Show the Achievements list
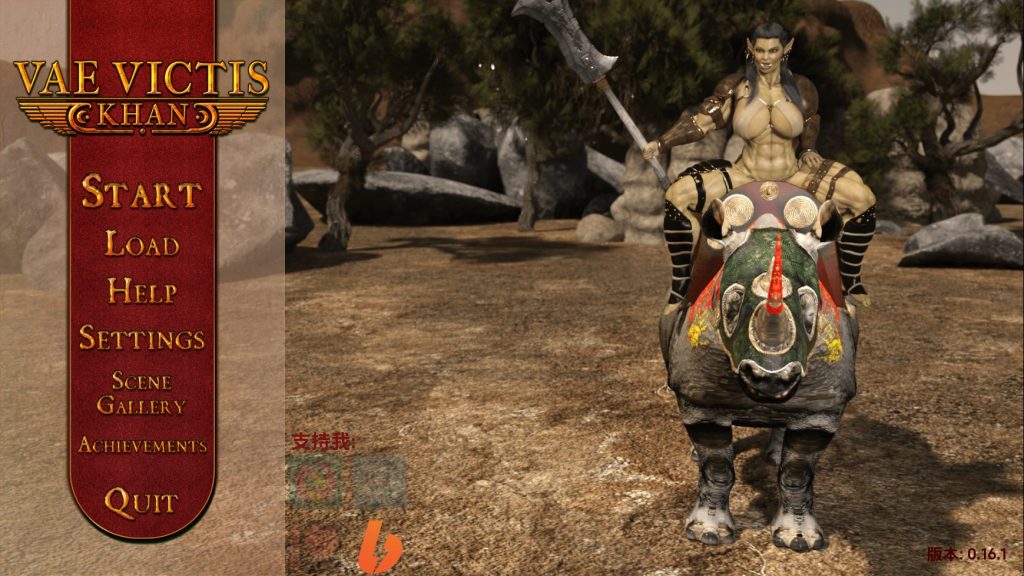 [142, 445]
